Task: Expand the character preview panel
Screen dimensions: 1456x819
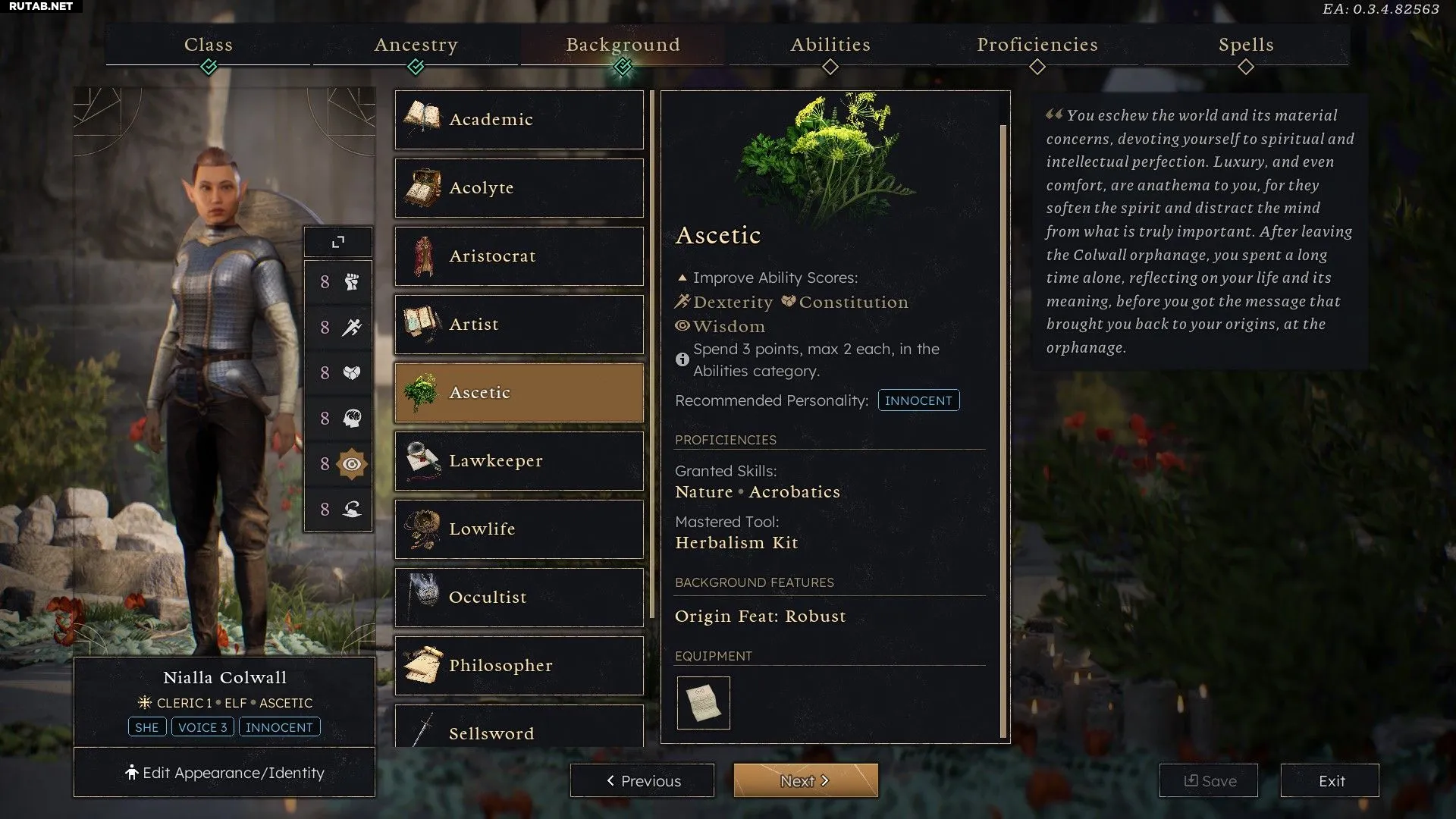Action: pos(338,242)
